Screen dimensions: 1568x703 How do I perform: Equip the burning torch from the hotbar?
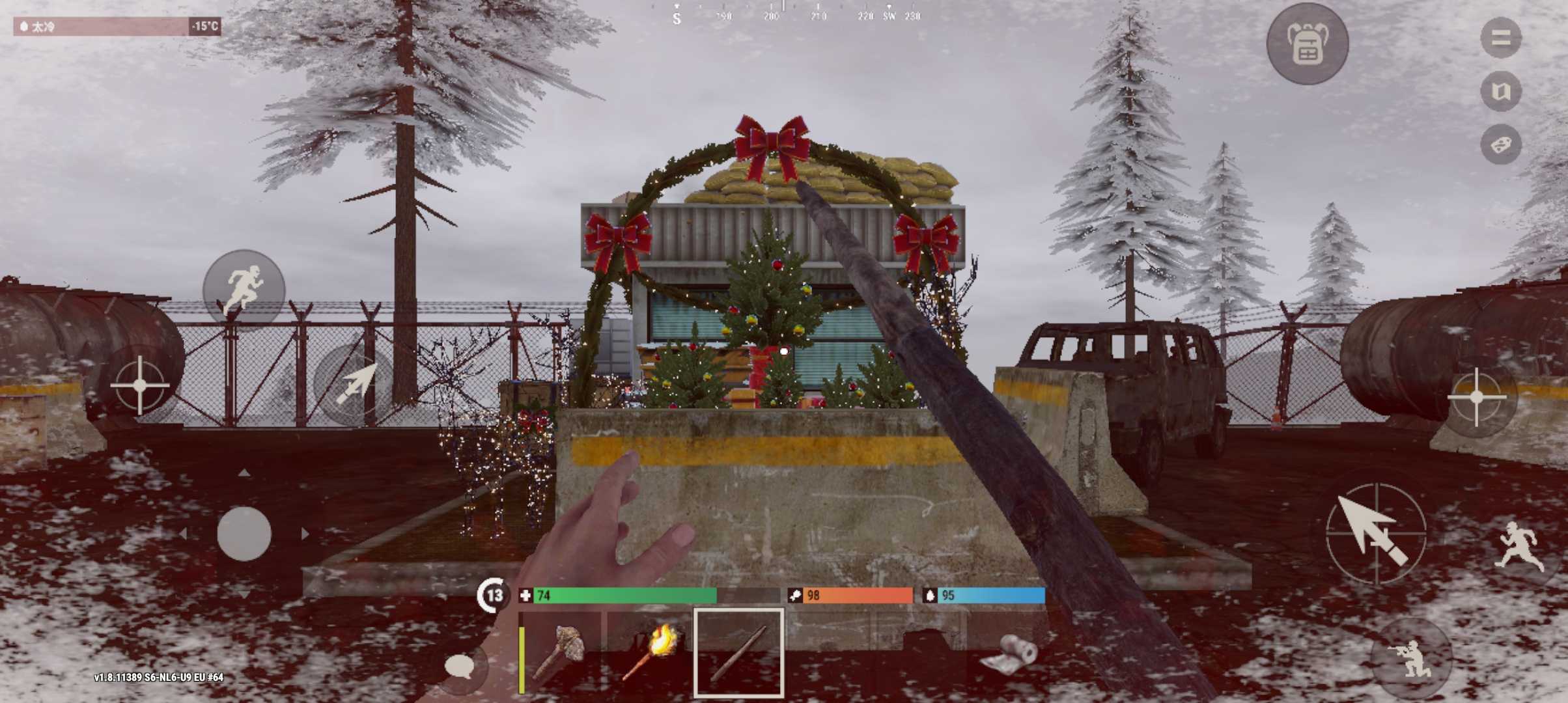tap(650, 653)
